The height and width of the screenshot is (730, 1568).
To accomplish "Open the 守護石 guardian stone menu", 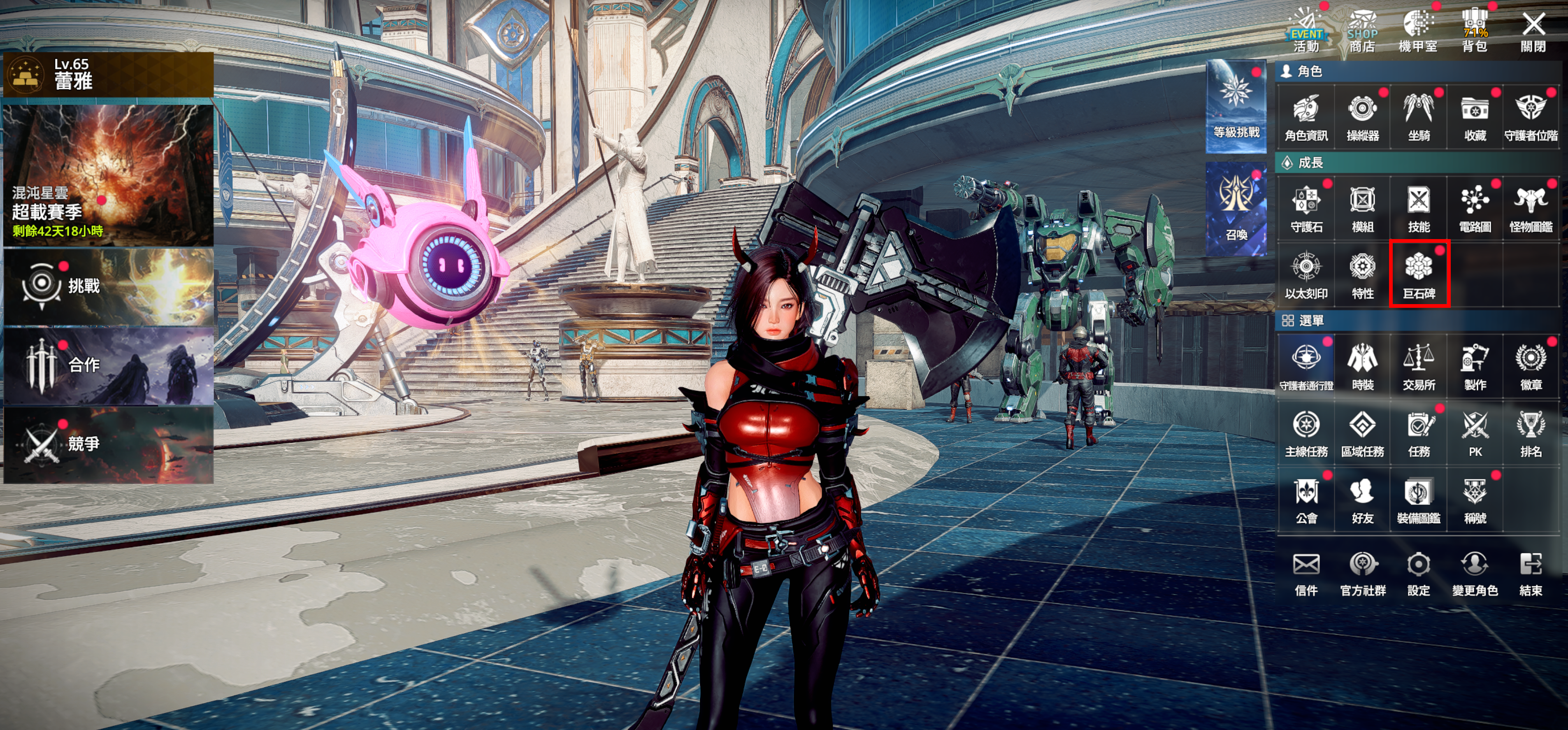I will click(1306, 208).
